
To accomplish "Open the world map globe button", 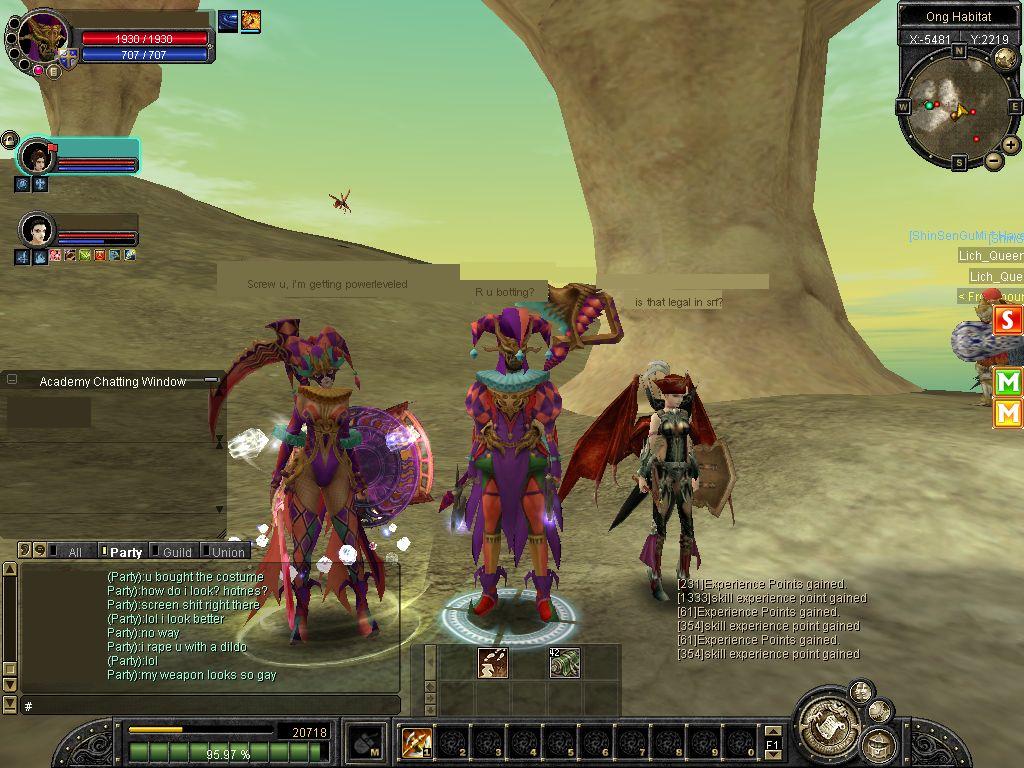I will pyautogui.click(x=1005, y=59).
